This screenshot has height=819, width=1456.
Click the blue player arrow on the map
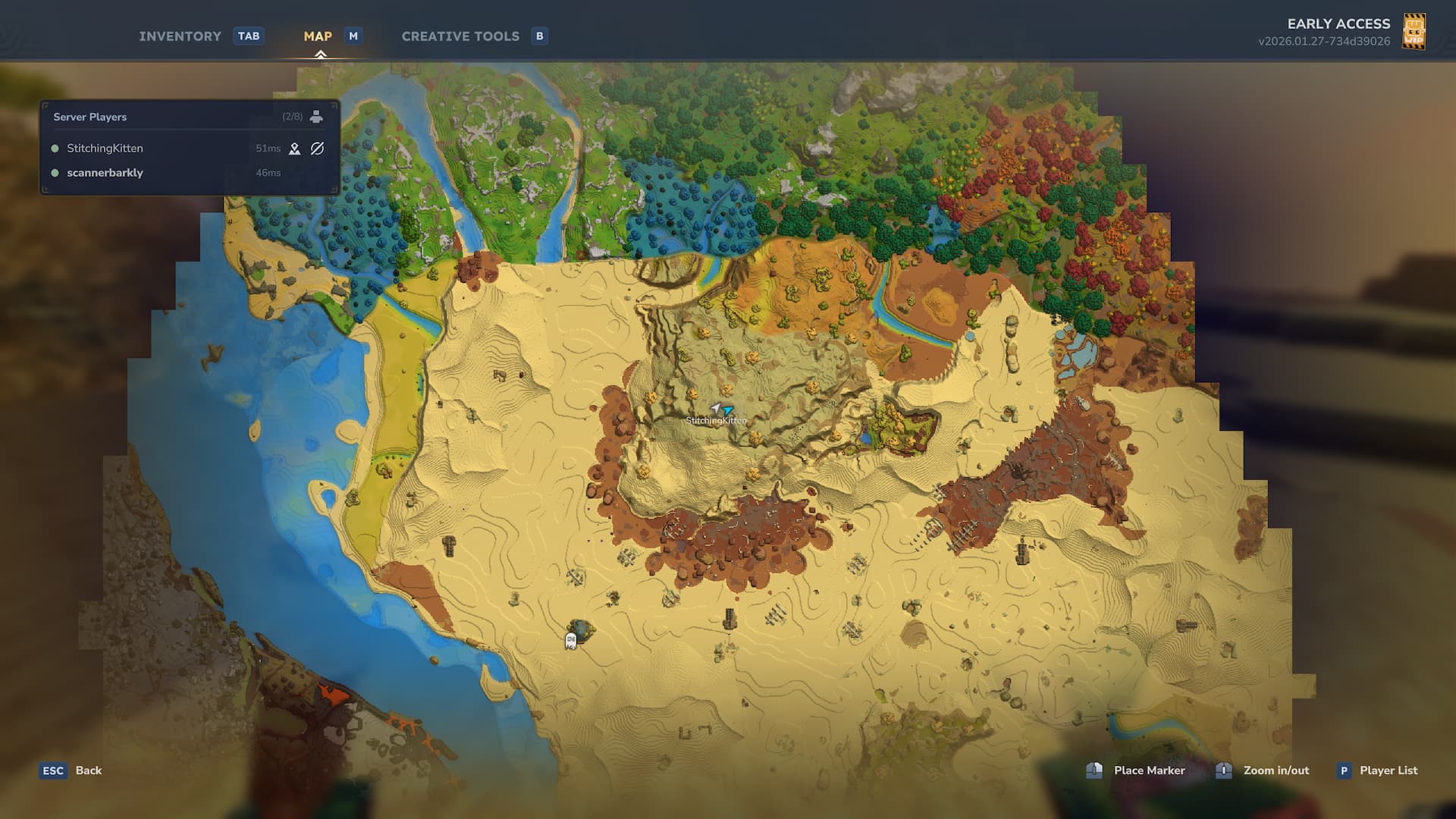728,410
